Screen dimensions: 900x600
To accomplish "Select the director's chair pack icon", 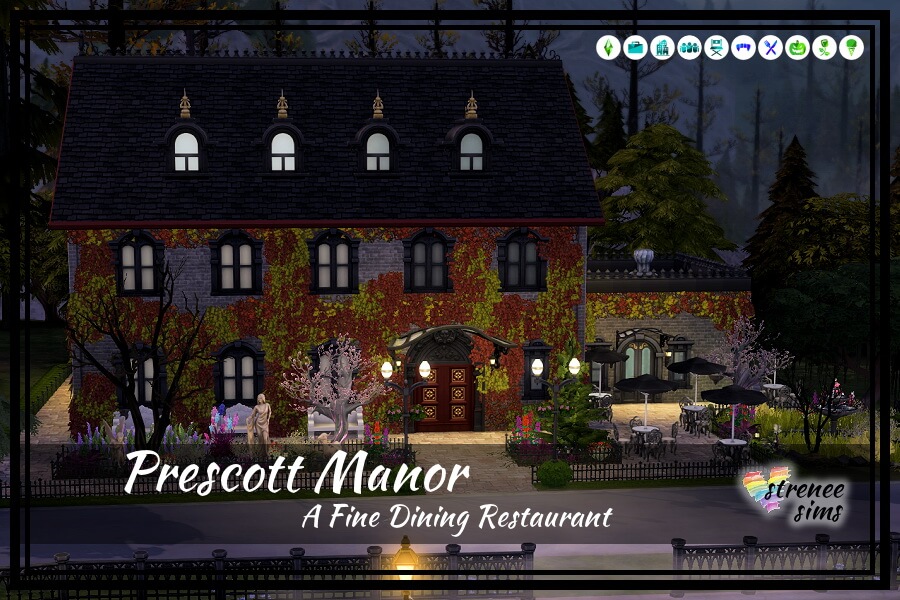I will point(716,47).
